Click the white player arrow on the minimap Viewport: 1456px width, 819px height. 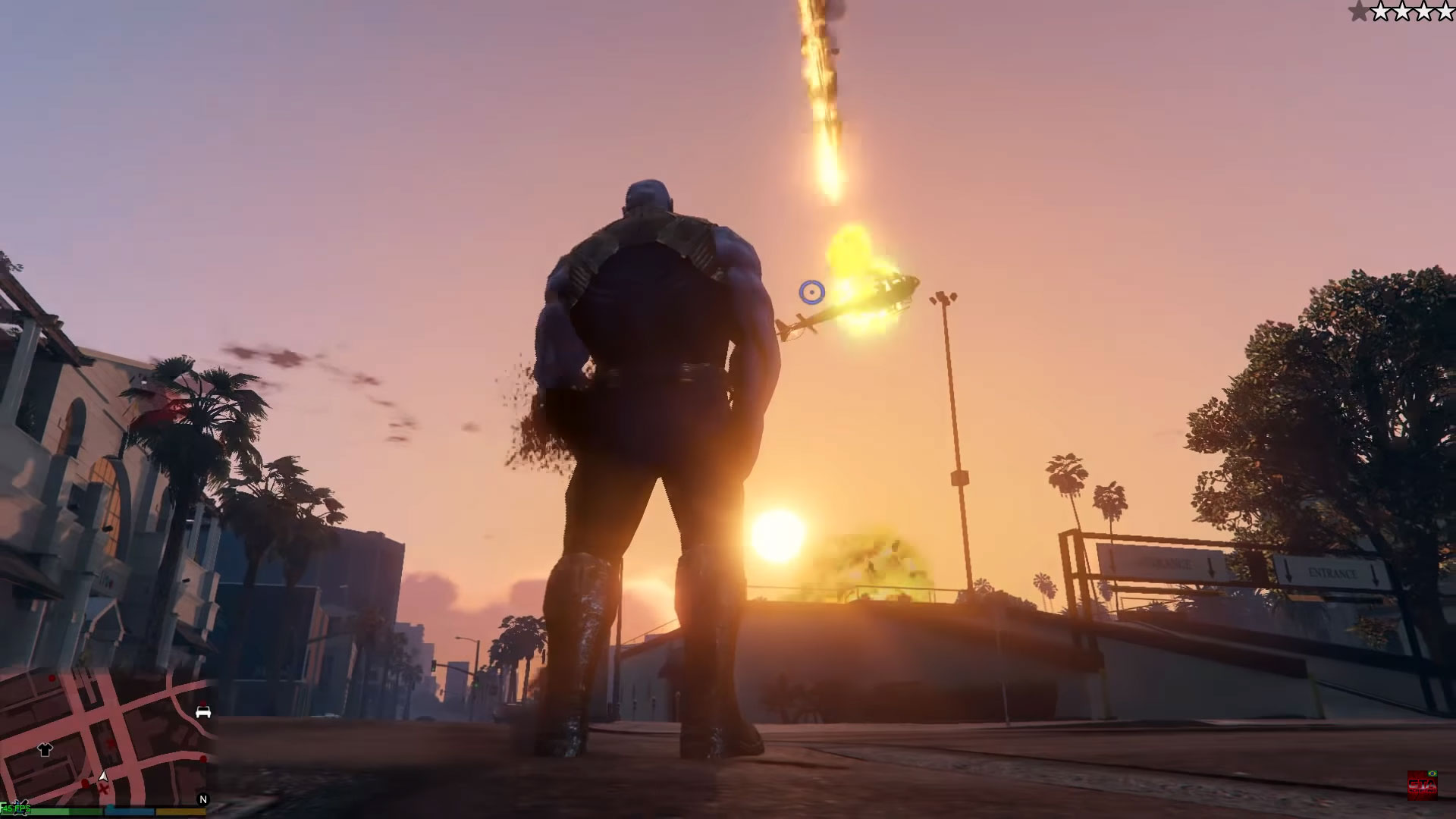102,776
